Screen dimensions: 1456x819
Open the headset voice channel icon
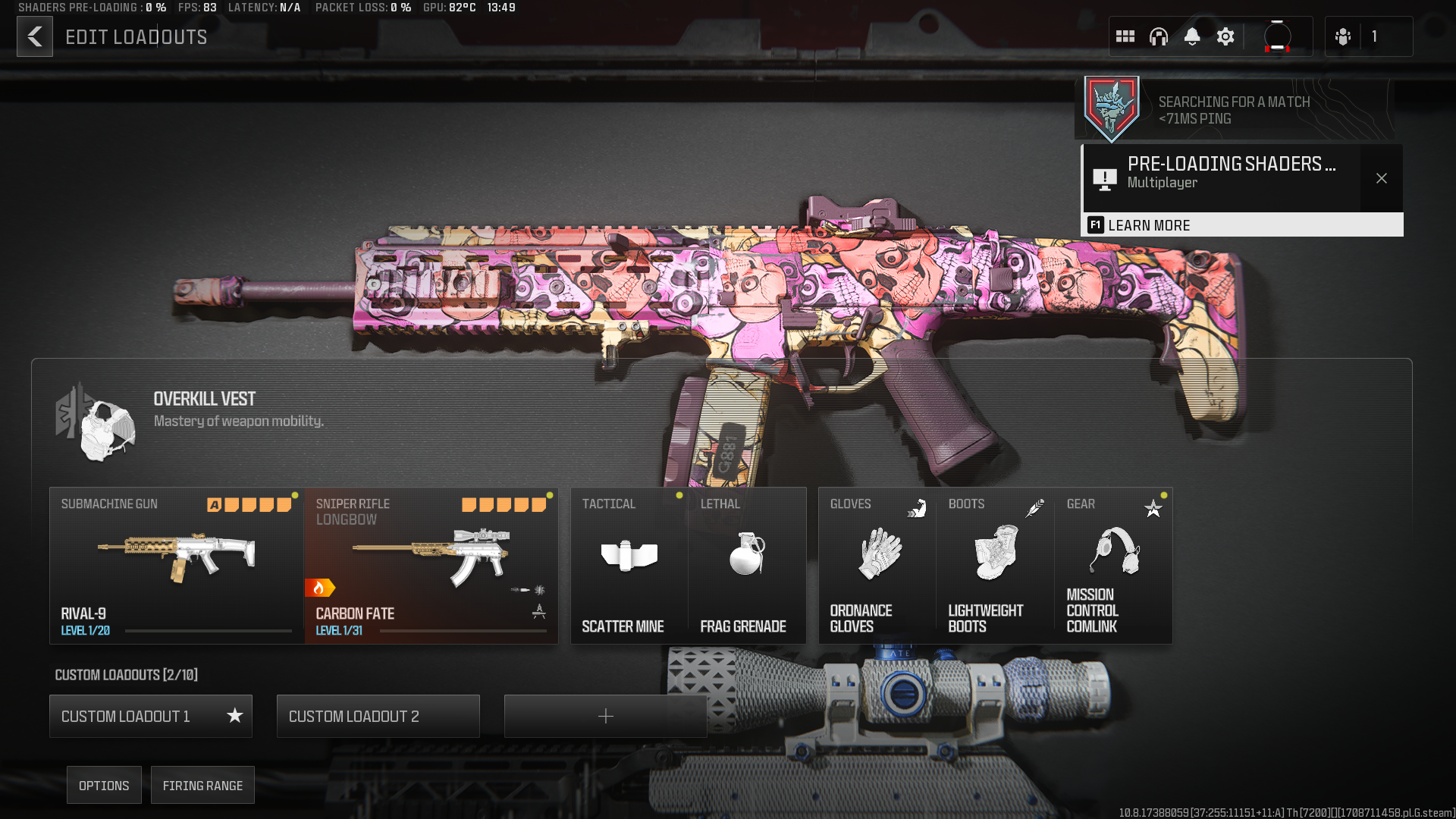pyautogui.click(x=1159, y=36)
